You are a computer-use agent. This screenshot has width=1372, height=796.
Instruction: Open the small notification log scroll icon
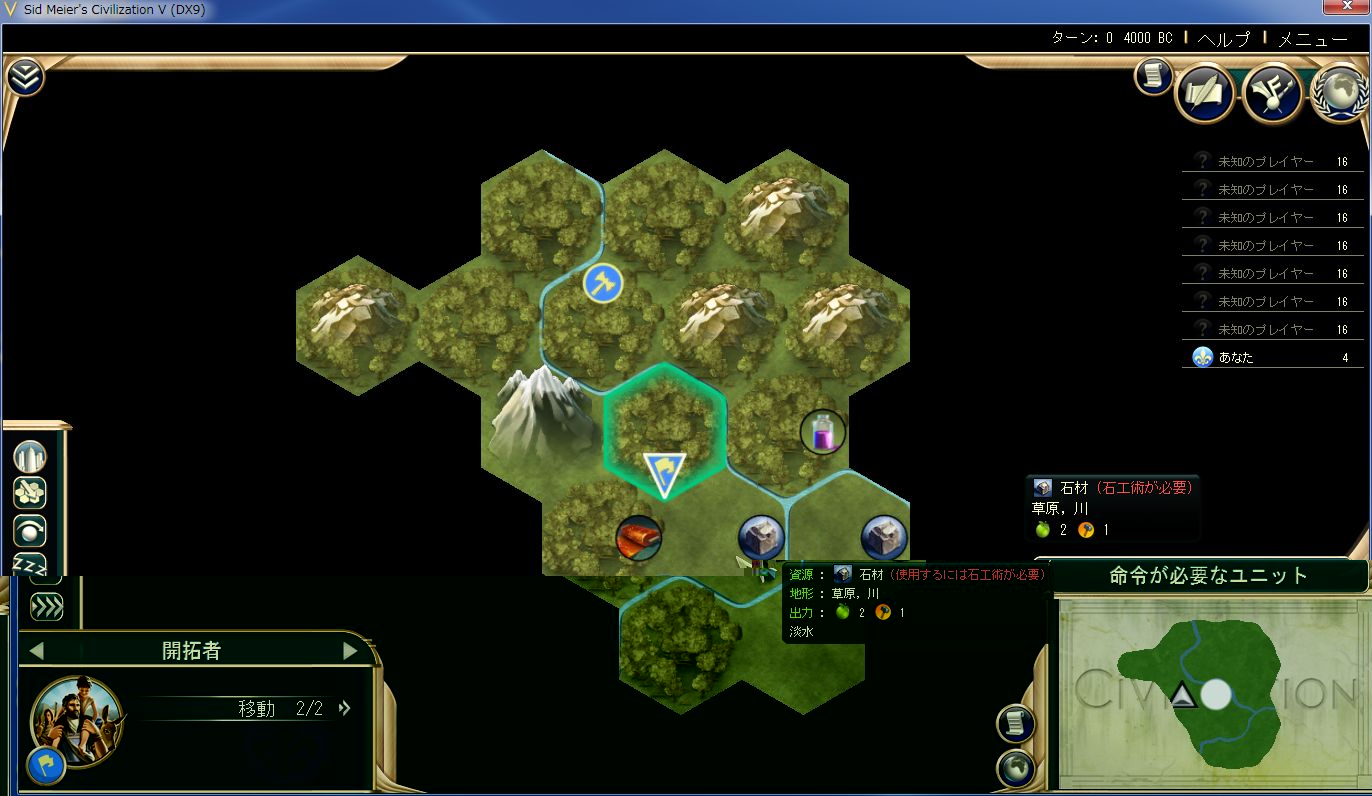1153,77
